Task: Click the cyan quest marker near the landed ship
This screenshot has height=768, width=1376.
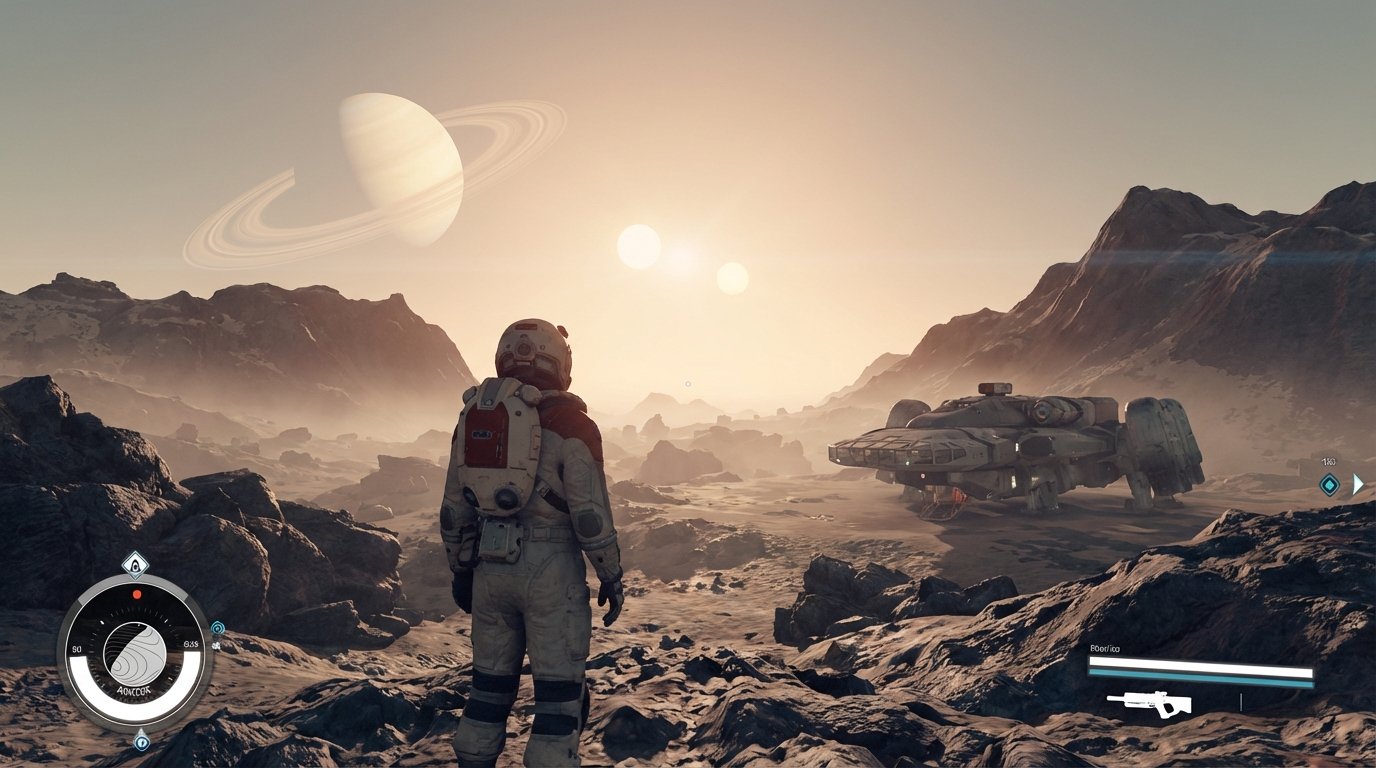Action: [1329, 485]
